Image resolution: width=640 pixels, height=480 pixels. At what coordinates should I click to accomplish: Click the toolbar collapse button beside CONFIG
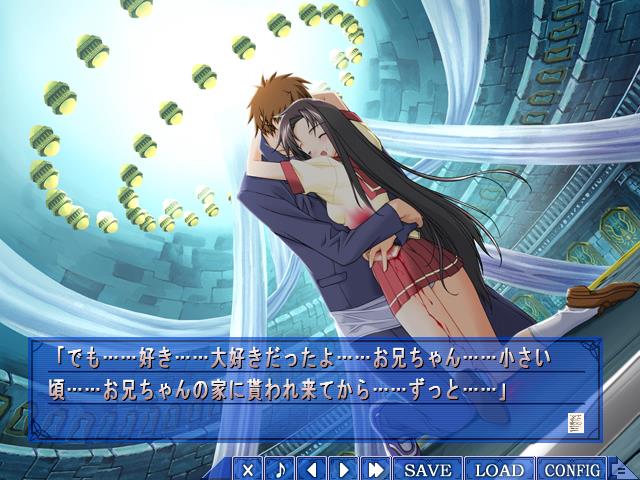(x=620, y=470)
